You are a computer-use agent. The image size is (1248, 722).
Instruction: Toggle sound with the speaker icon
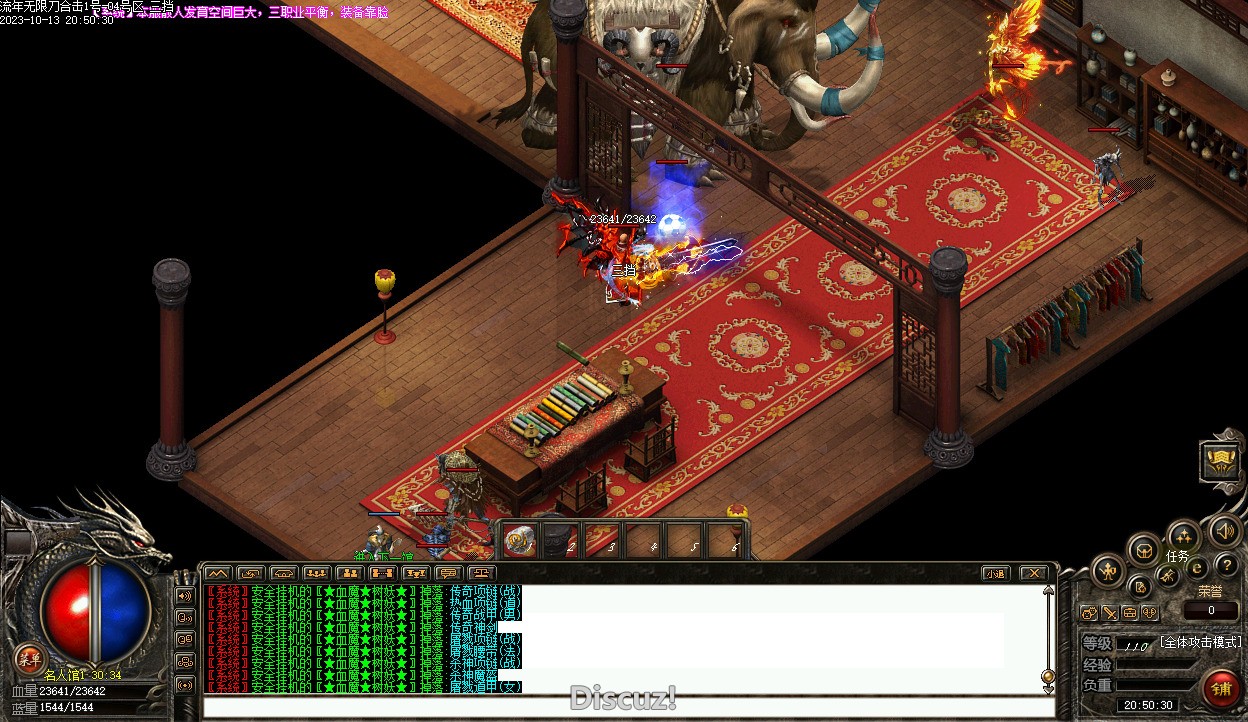pos(1224,531)
